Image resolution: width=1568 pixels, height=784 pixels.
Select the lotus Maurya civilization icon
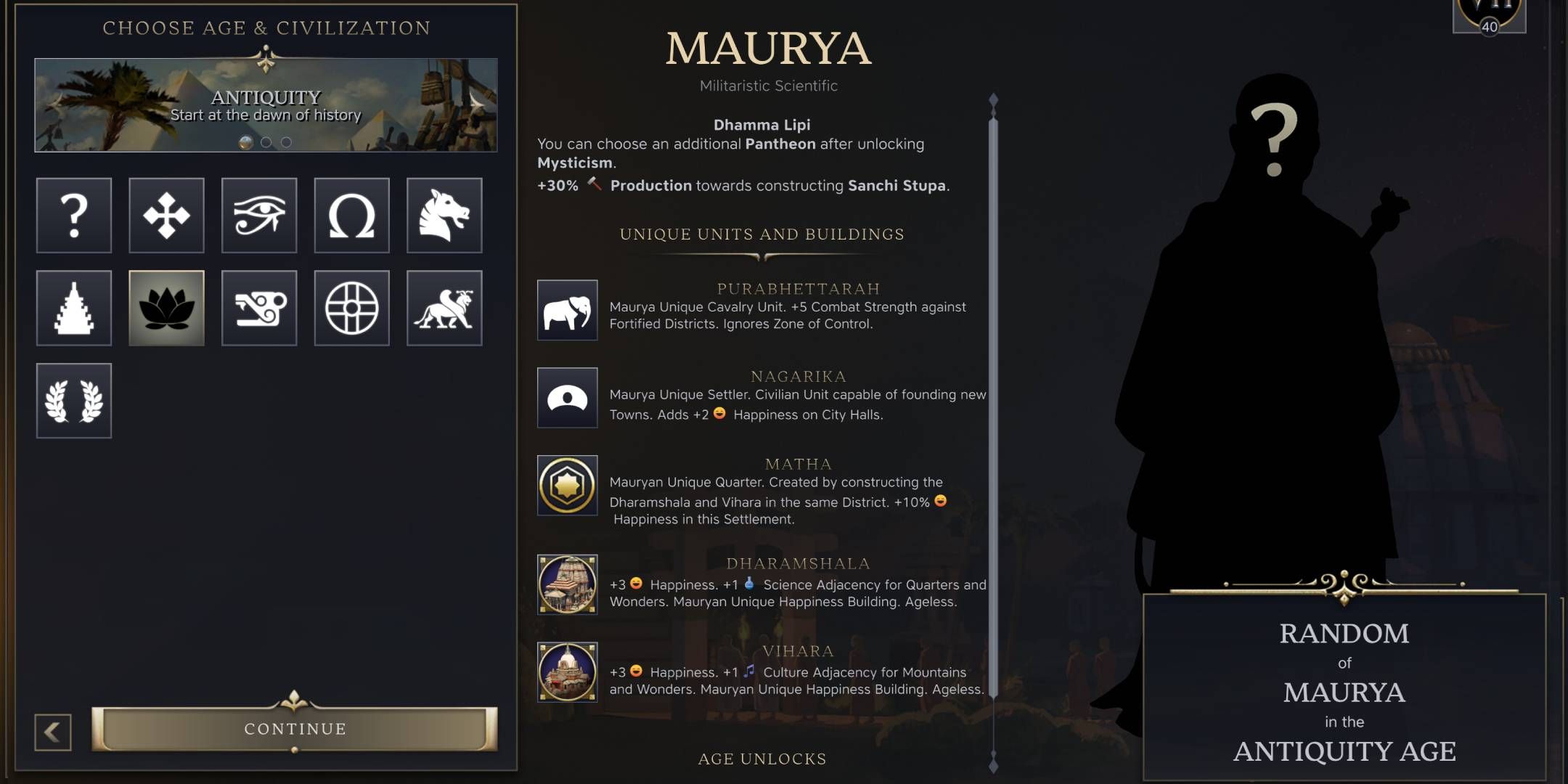click(x=166, y=308)
